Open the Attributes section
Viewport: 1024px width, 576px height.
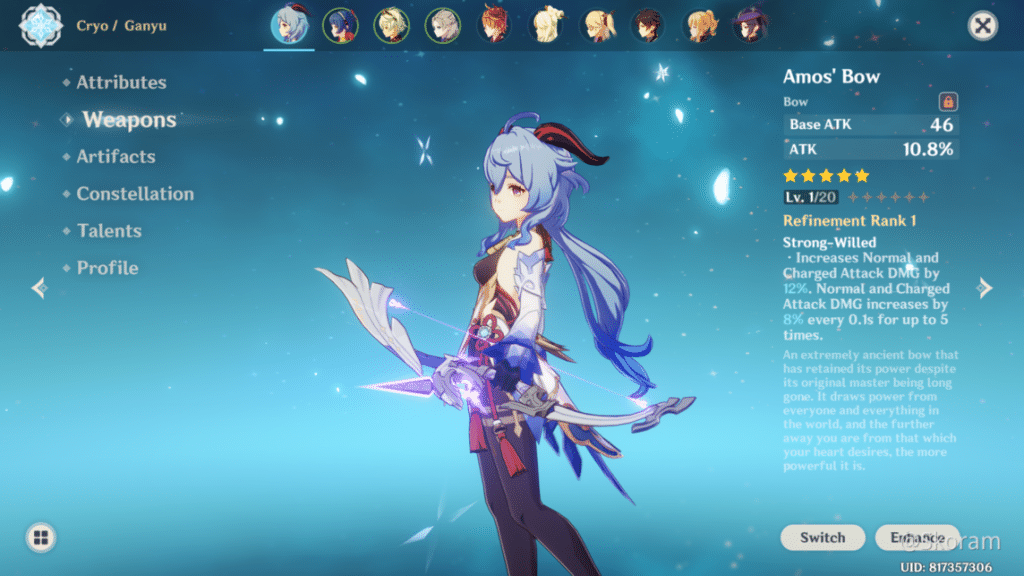point(121,83)
